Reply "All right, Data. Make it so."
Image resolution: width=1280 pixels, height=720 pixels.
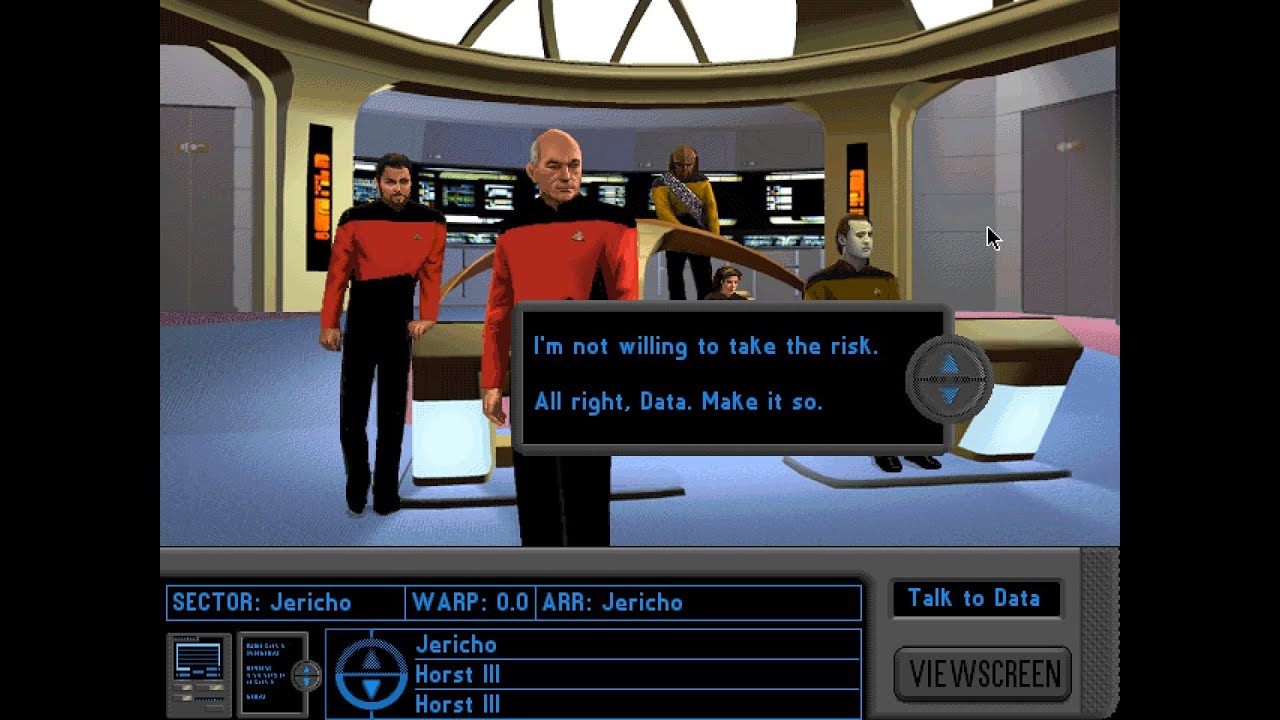[678, 402]
